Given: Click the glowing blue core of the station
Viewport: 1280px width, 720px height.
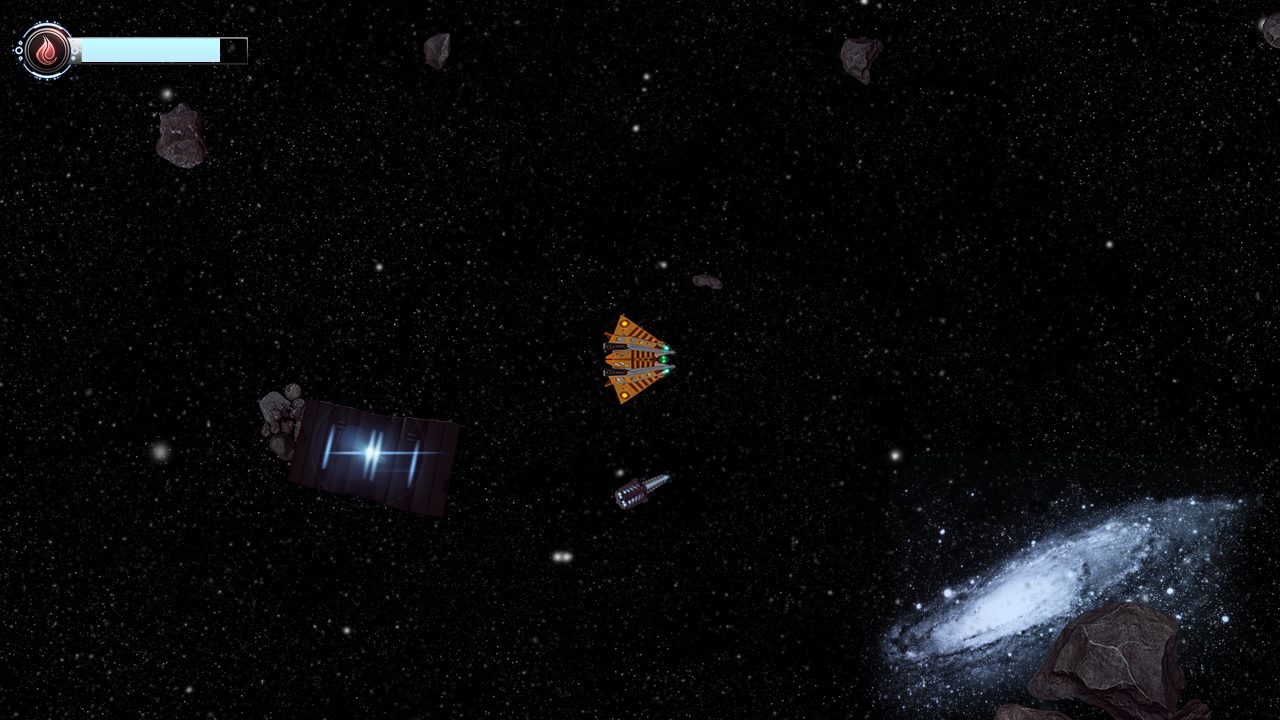Looking at the screenshot, I should click(367, 452).
